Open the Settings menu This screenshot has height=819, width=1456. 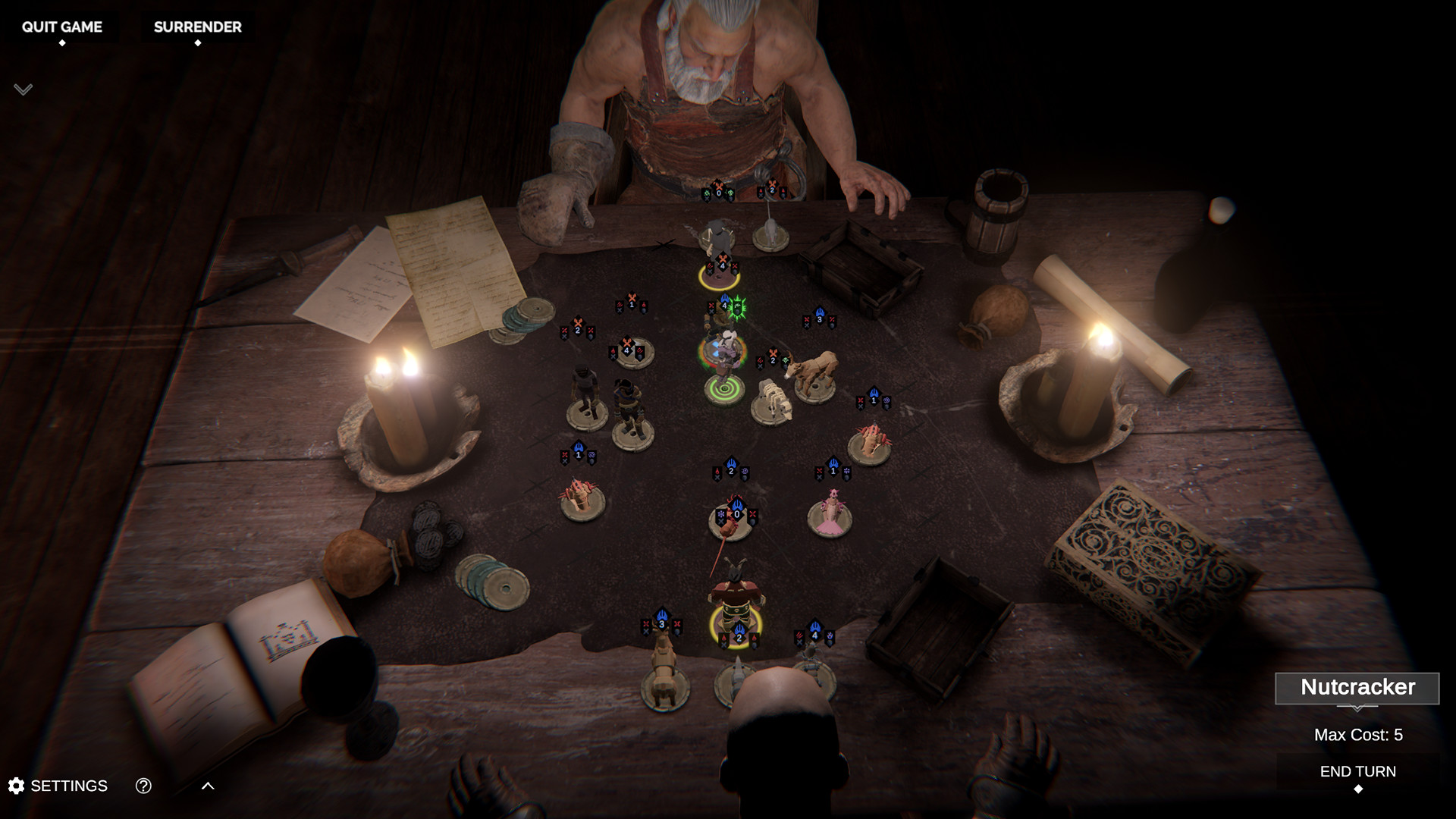[x=58, y=786]
